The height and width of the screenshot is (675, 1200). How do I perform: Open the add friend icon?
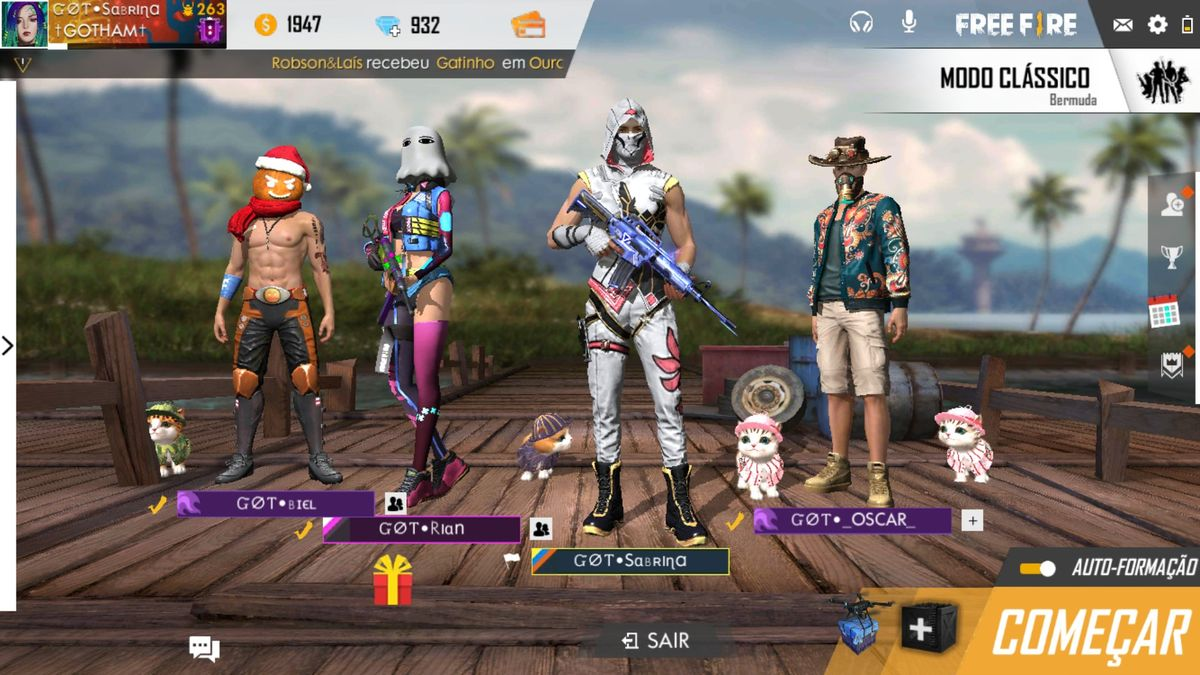[x=1171, y=204]
